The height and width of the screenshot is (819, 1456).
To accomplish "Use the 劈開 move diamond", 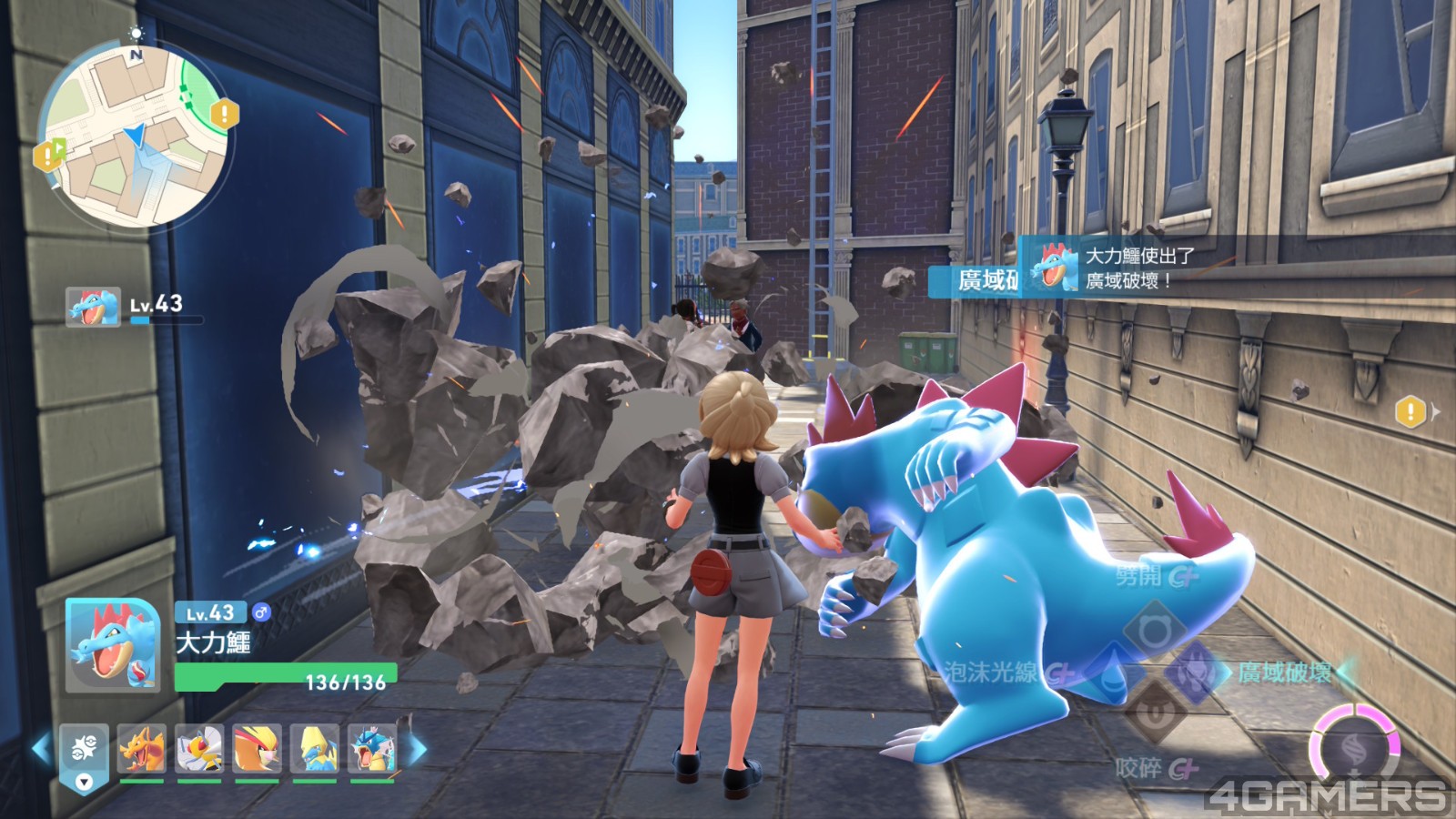I will click(1154, 630).
